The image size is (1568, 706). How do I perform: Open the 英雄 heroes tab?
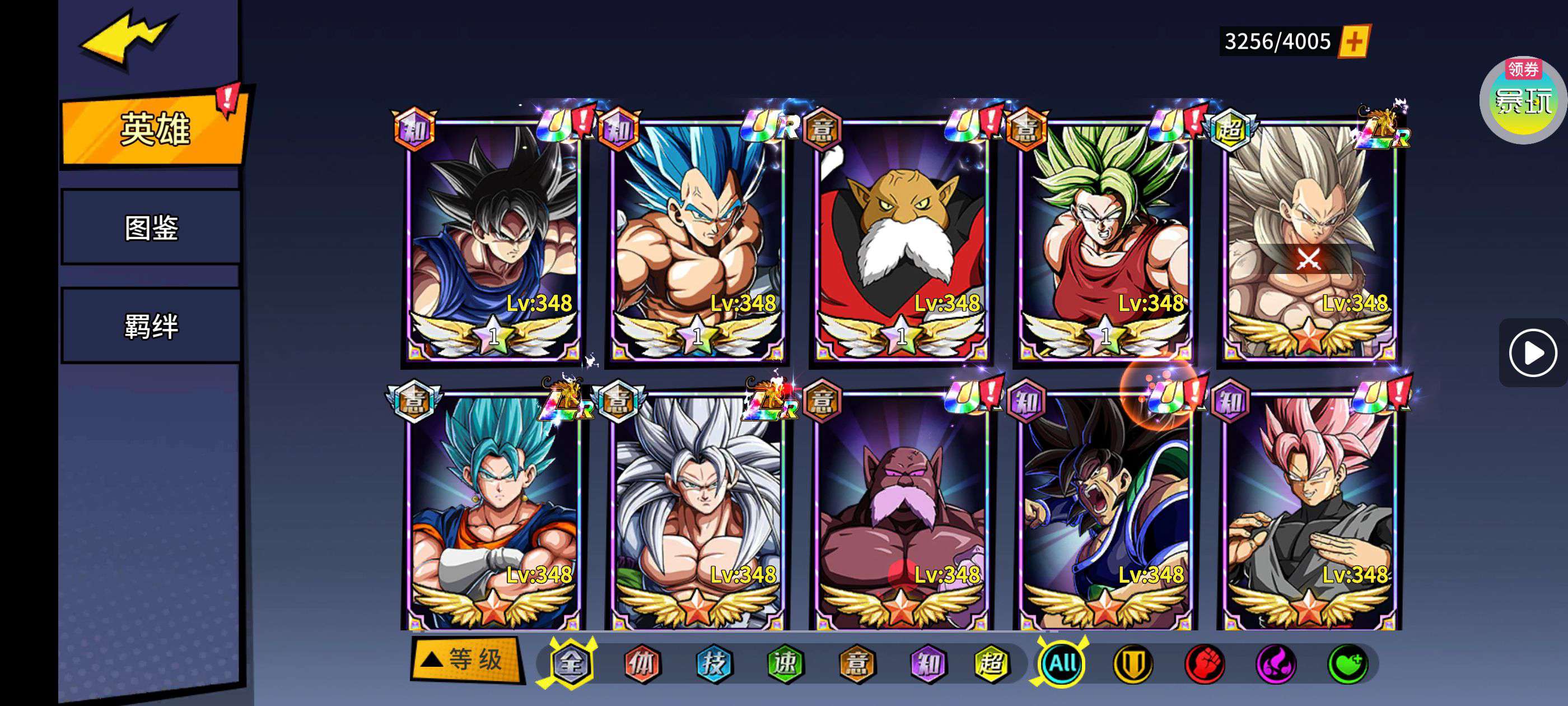coord(155,129)
